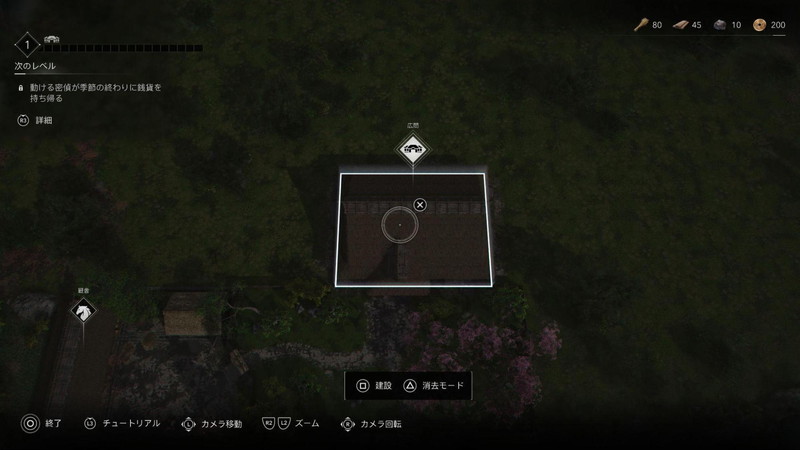Choose the 建設 build option

click(374, 386)
